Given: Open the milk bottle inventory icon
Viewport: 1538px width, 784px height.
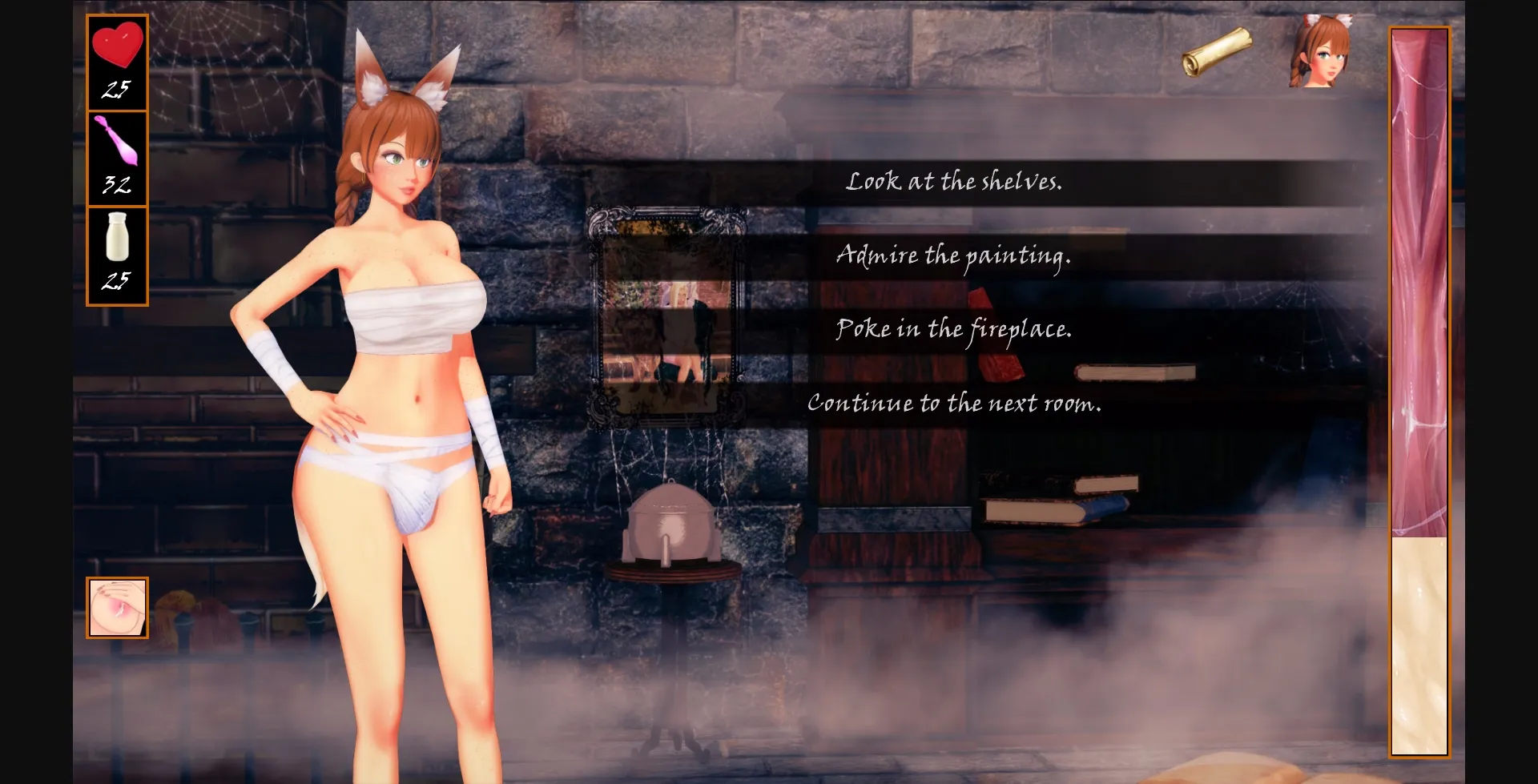Looking at the screenshot, I should (x=117, y=238).
